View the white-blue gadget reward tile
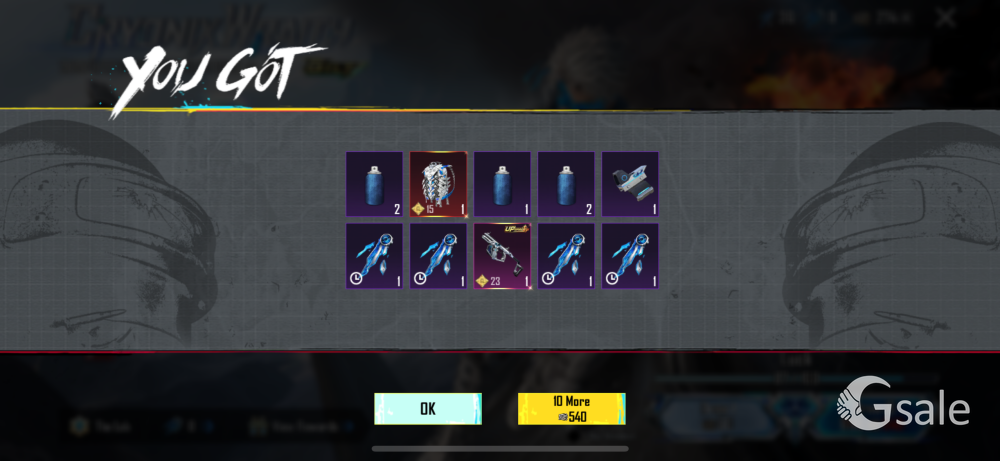1000x461 pixels. [630, 184]
